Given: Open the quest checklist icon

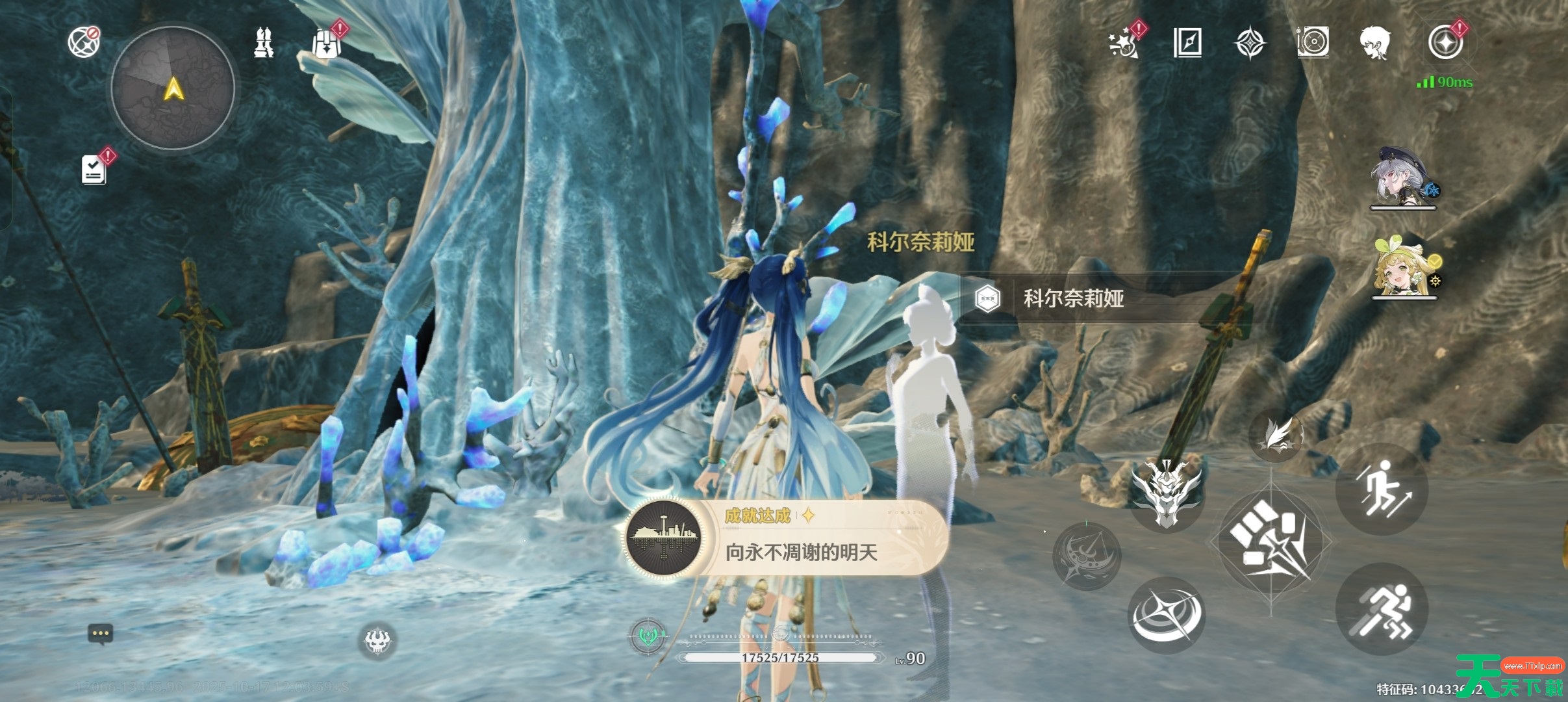Looking at the screenshot, I should coord(94,170).
